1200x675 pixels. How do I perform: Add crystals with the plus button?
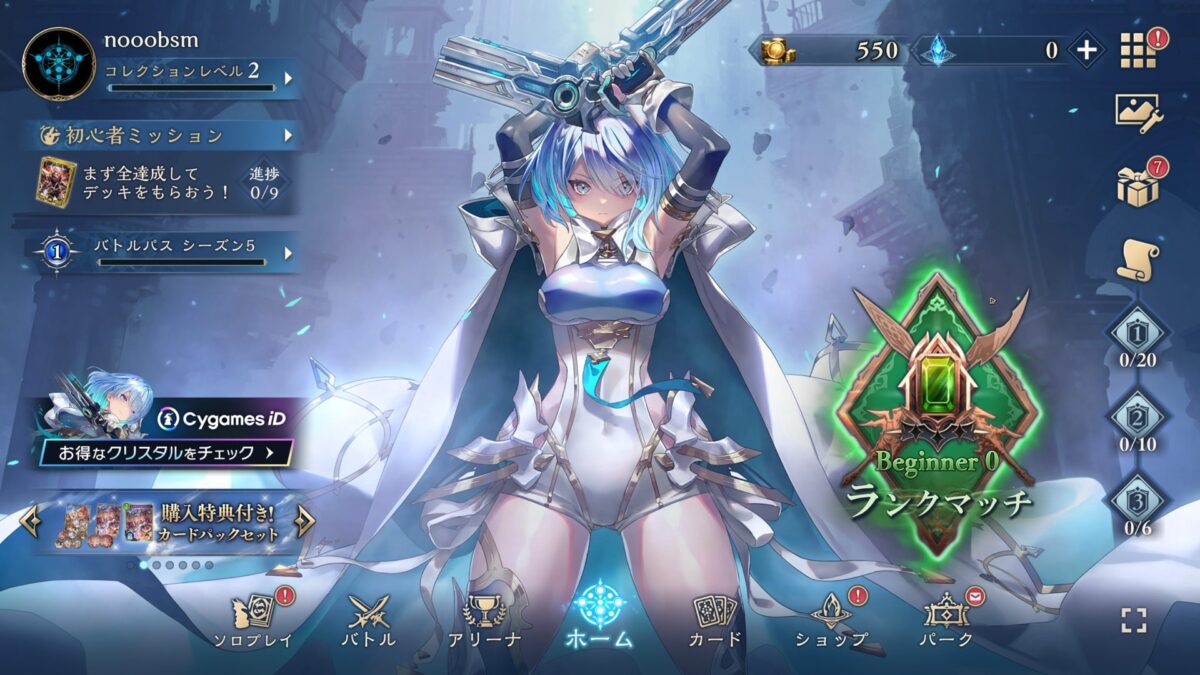(x=1086, y=50)
